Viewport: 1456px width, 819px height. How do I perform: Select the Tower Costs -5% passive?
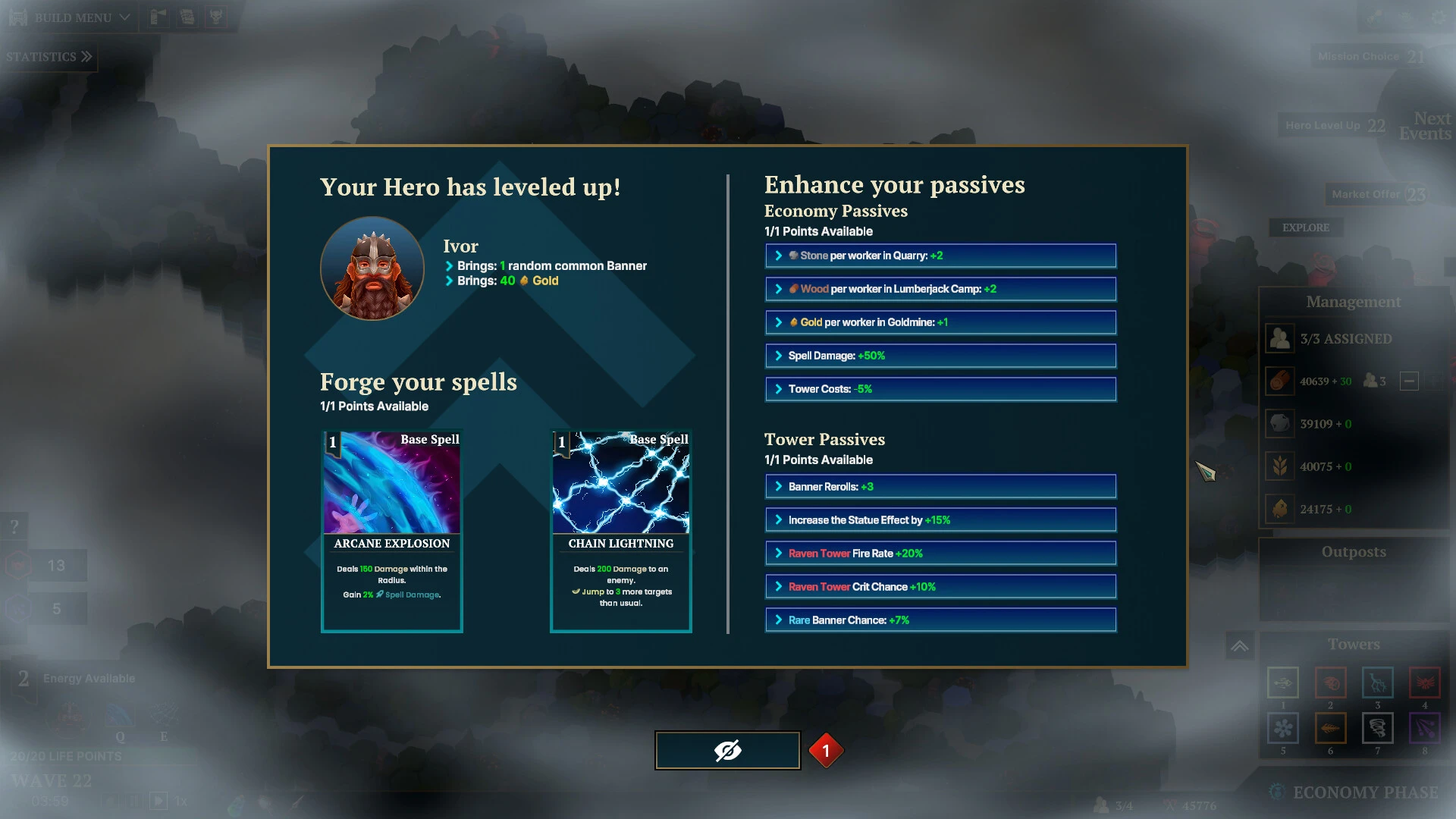point(940,389)
